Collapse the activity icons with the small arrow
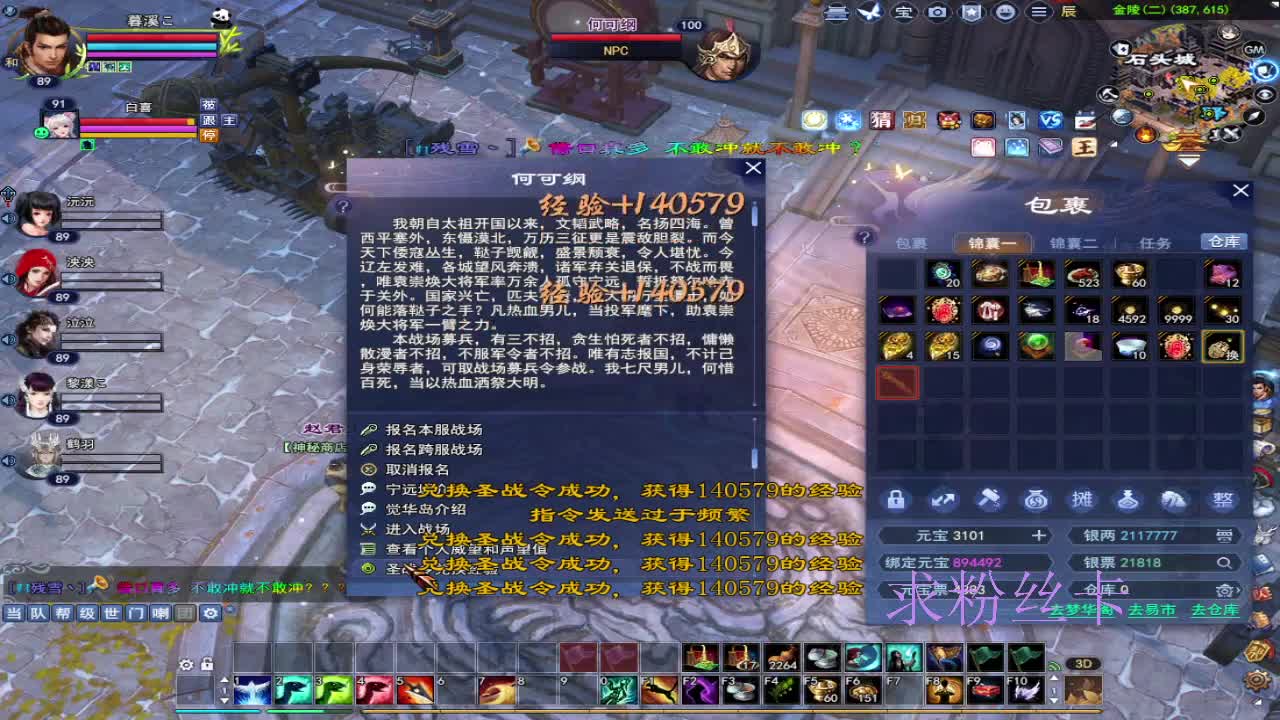Image resolution: width=1280 pixels, height=720 pixels. click(x=1112, y=144)
